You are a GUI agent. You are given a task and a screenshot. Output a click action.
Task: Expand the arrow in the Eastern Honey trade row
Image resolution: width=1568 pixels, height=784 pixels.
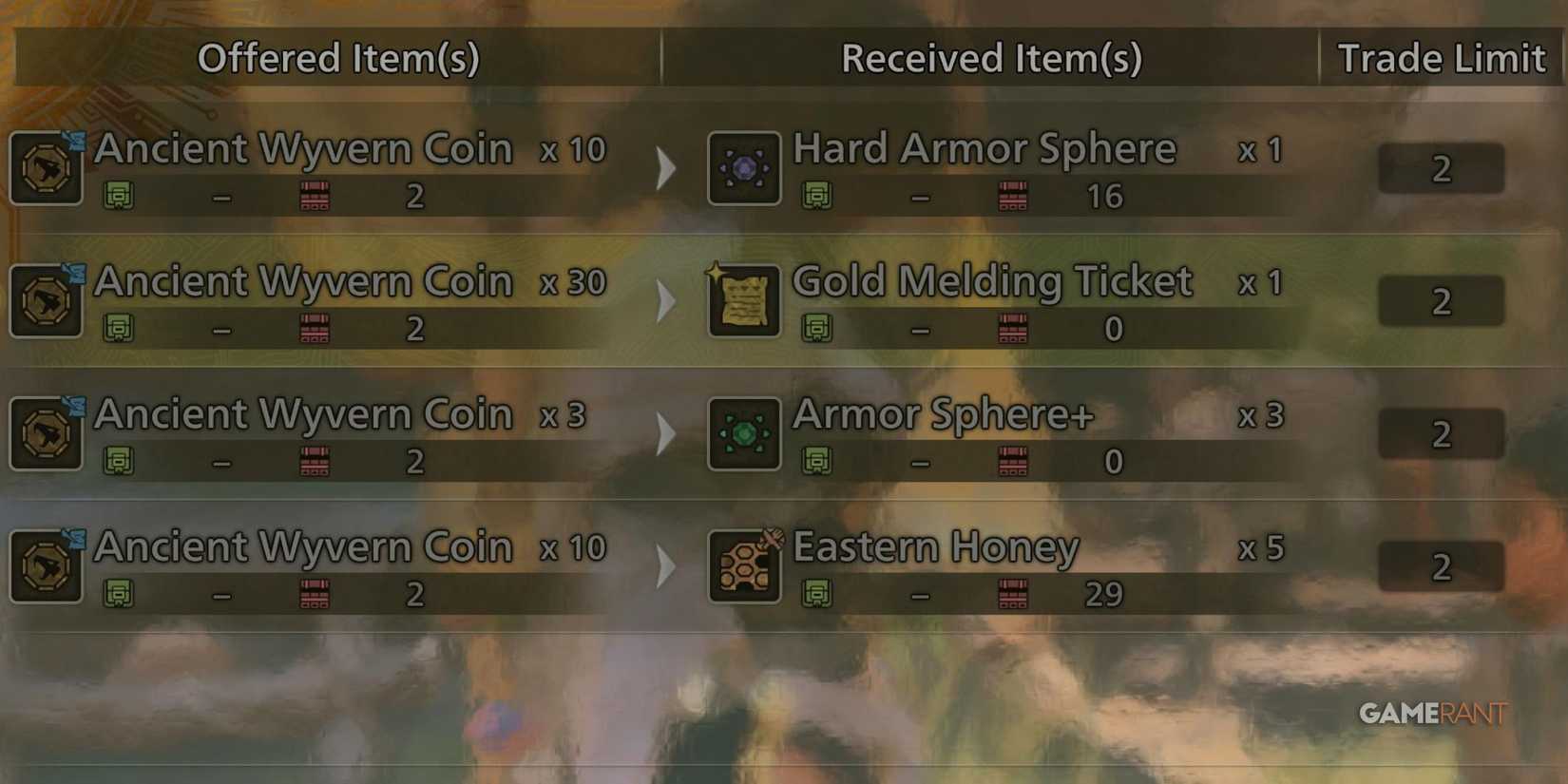(665, 566)
